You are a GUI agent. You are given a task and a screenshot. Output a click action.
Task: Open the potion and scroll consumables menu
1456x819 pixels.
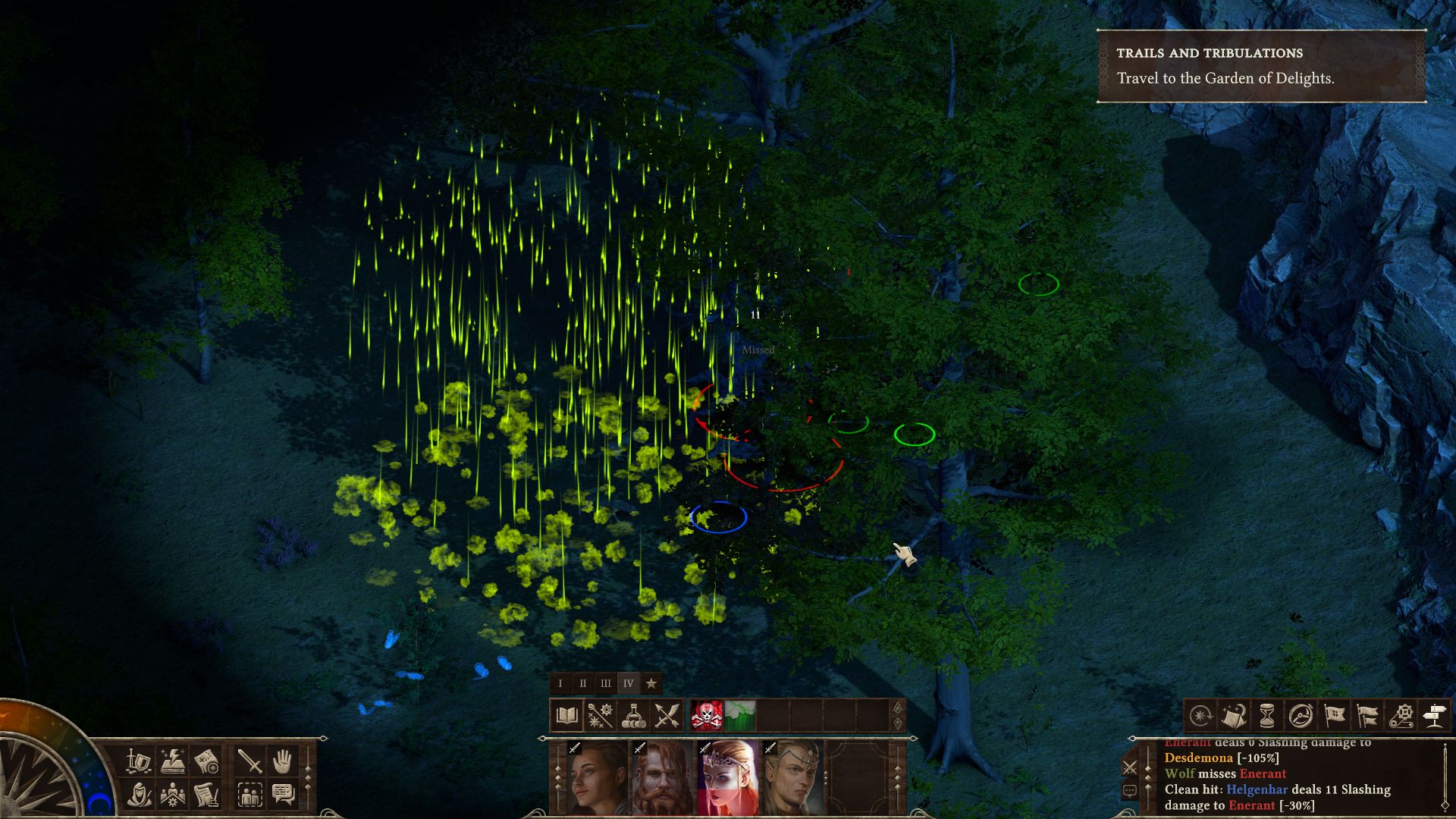point(633,715)
